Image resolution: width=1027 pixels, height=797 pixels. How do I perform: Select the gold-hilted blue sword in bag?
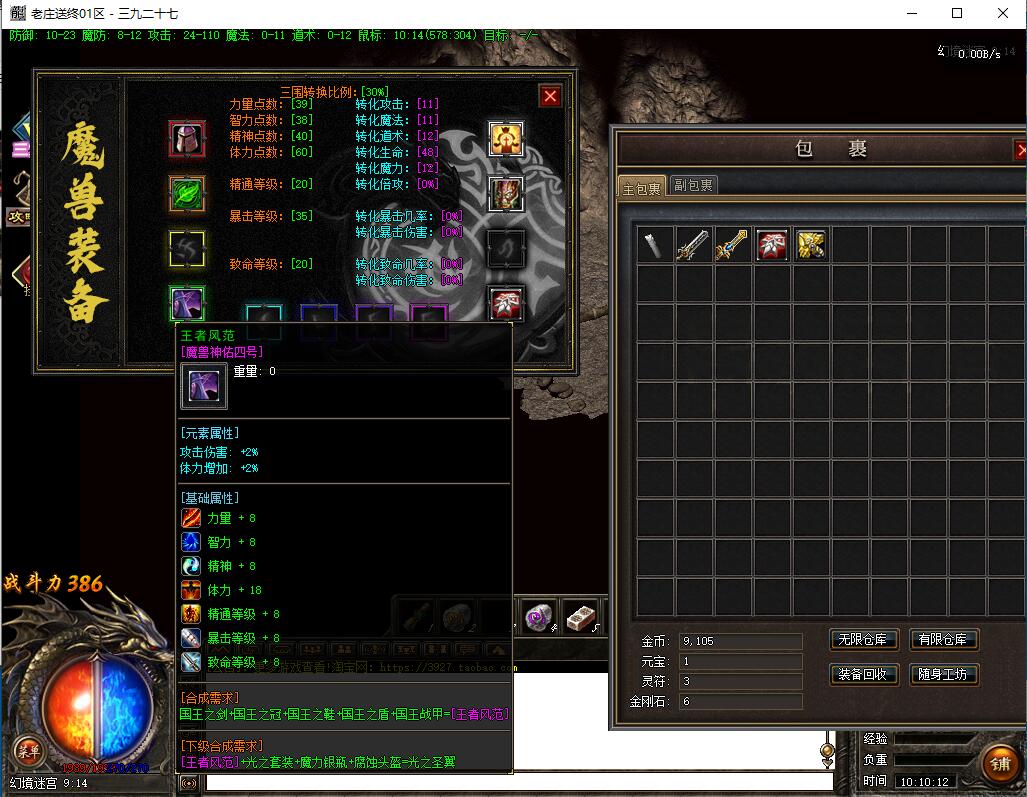732,245
